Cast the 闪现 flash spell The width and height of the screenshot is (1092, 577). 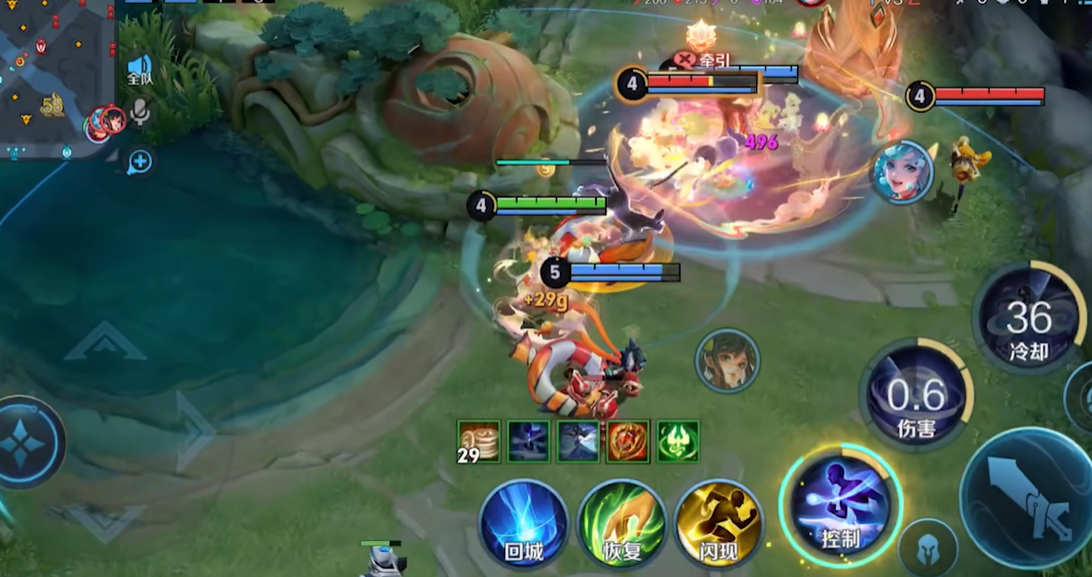[x=718, y=524]
